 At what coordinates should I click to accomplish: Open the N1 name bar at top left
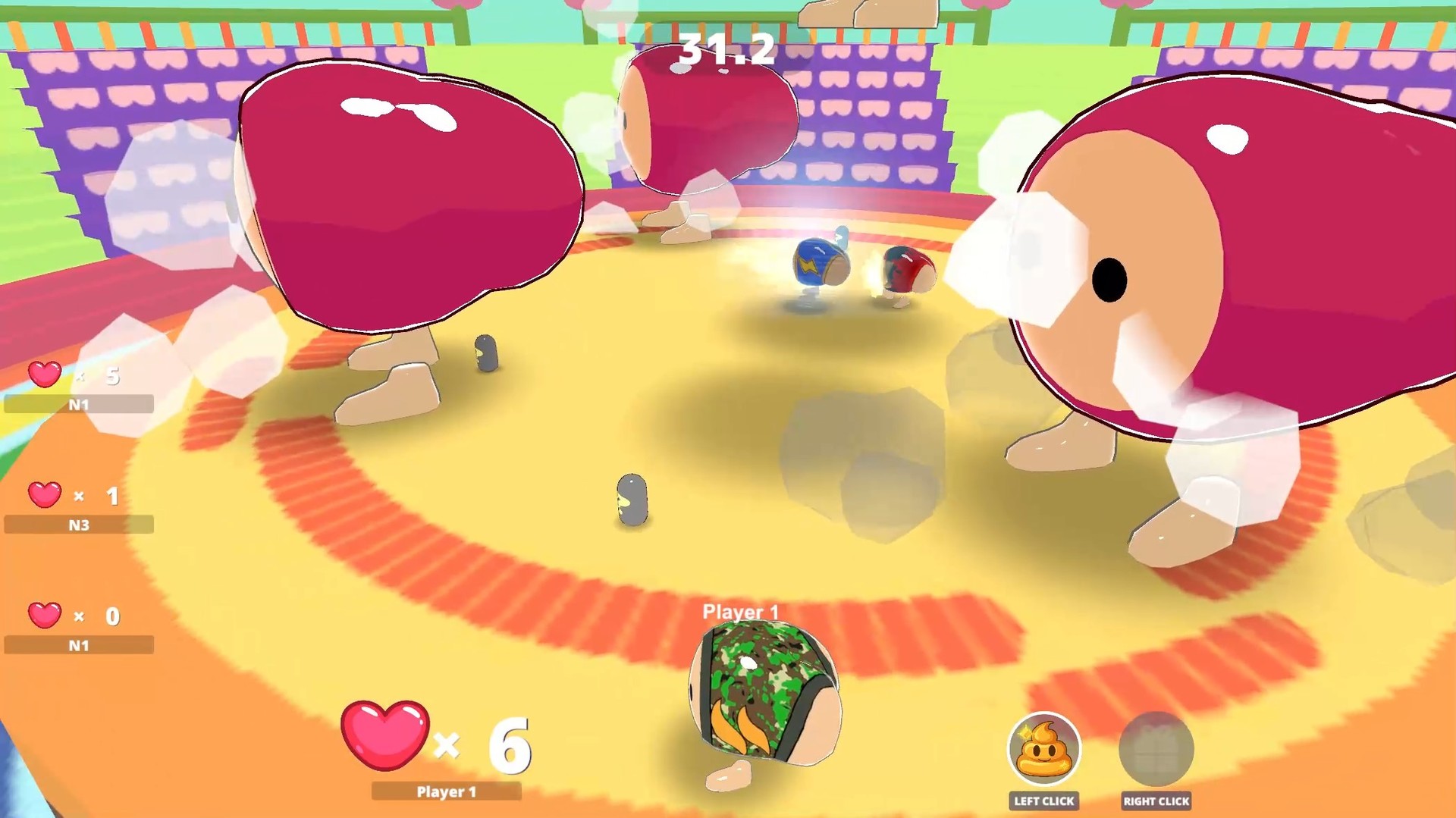tap(78, 404)
